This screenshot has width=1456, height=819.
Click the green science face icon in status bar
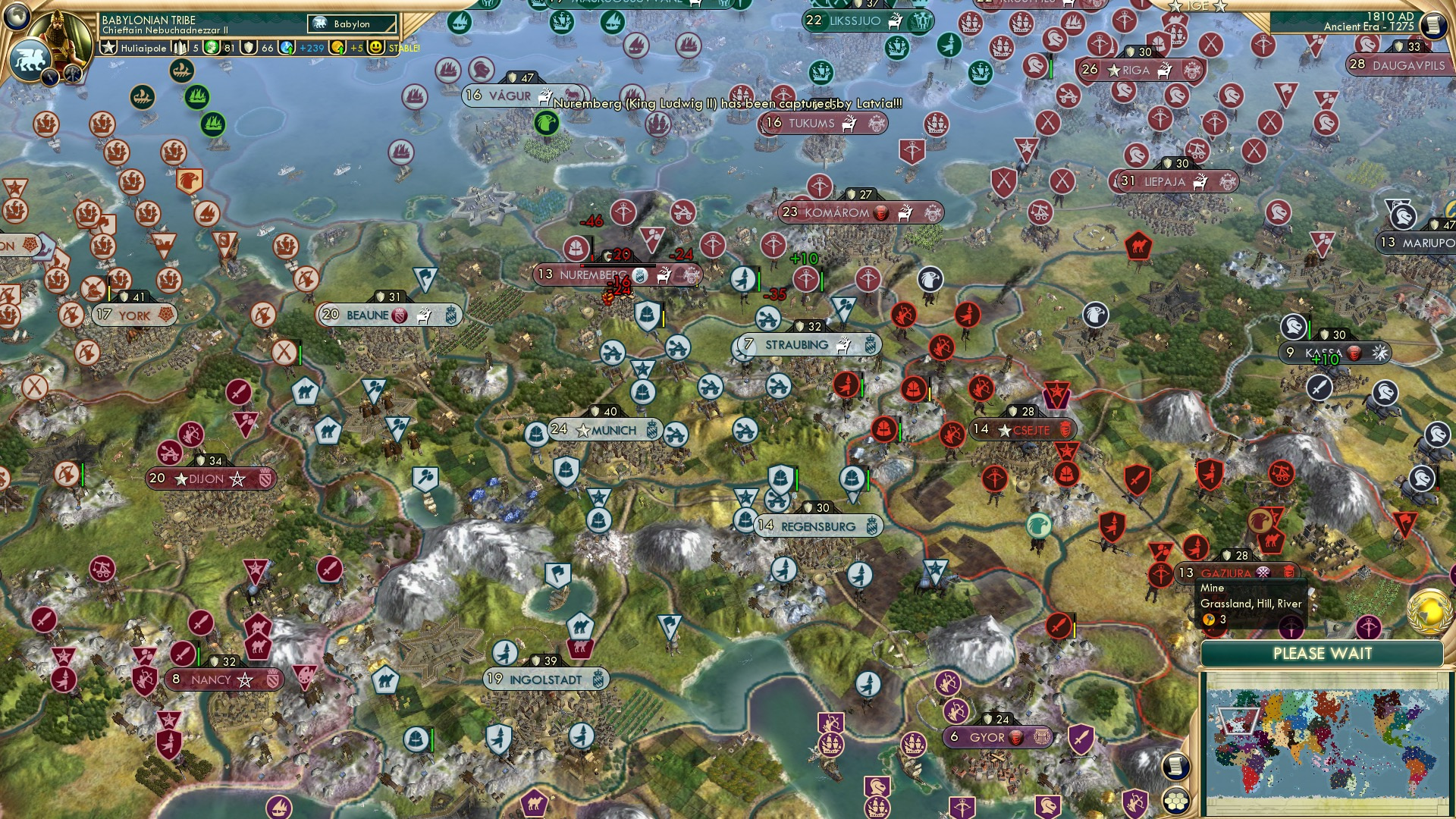[x=210, y=47]
